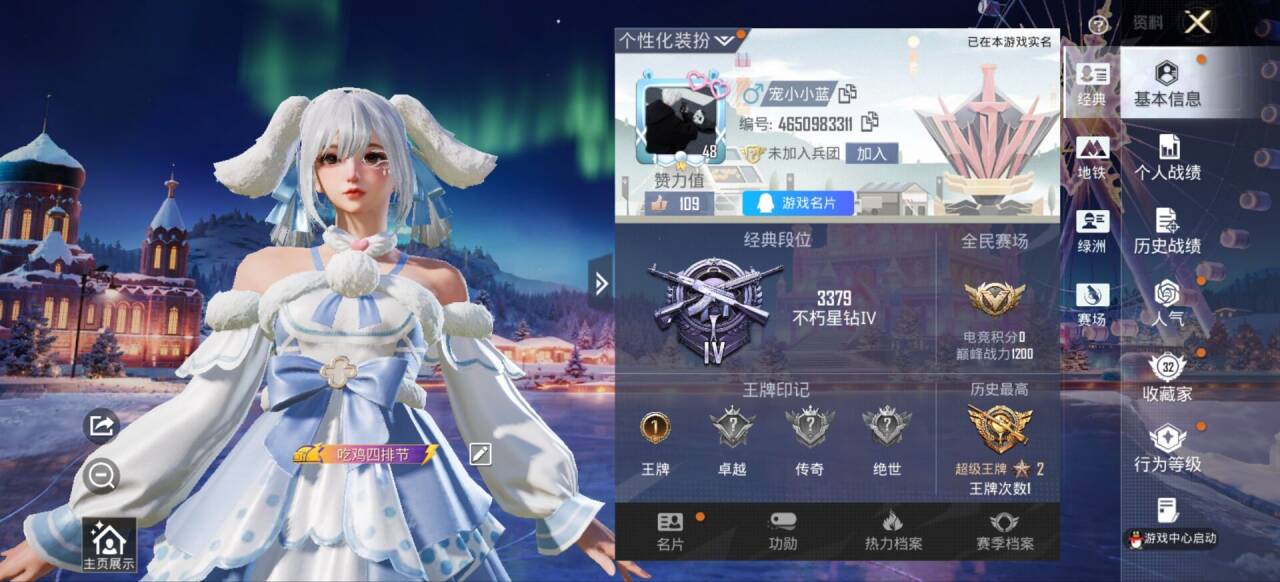The height and width of the screenshot is (582, 1280).
Task: Click 加入 to join a clan
Action: click(x=871, y=153)
